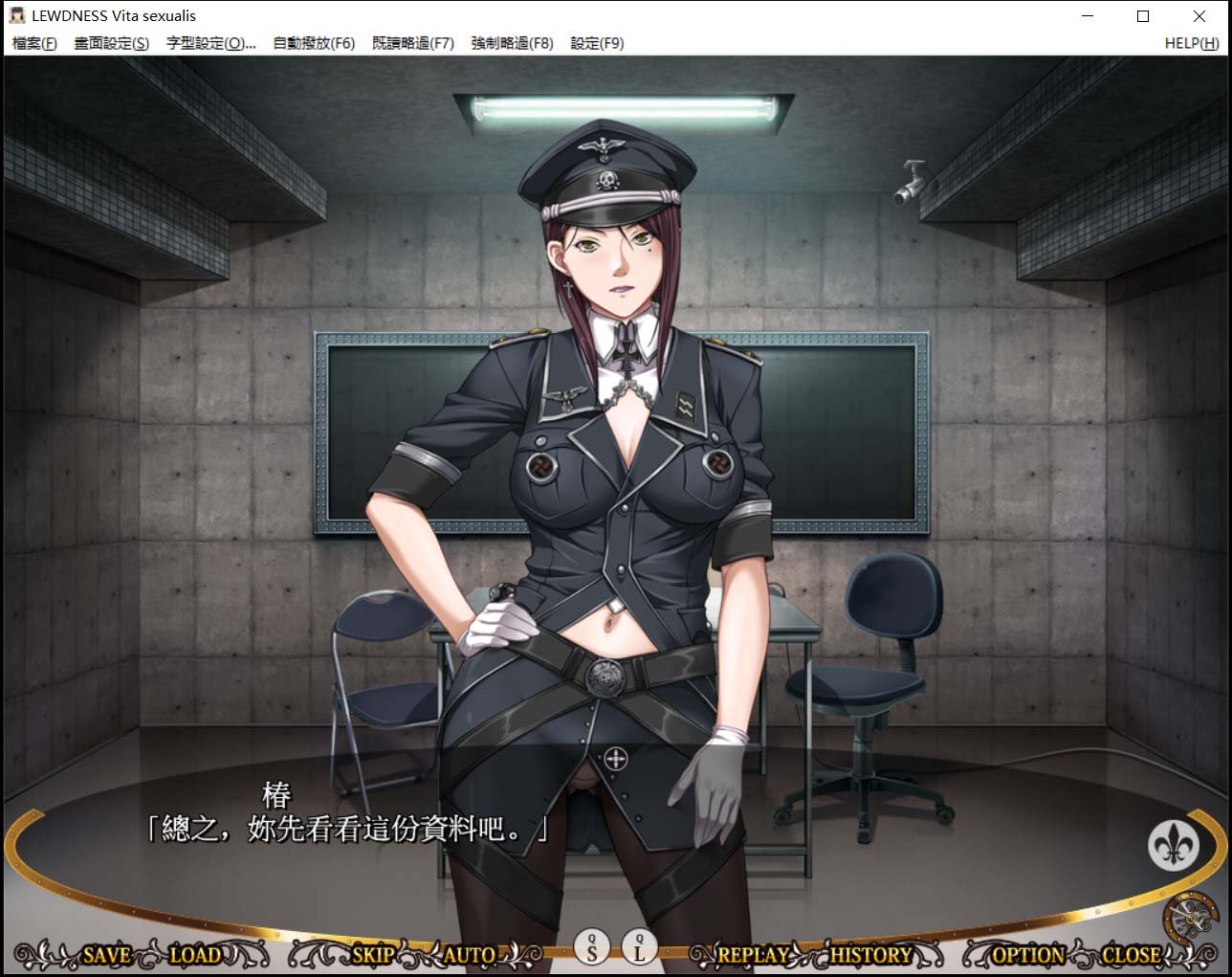This screenshot has width=1232, height=977.
Task: Open the OPTION configuration screen
Action: [x=1027, y=954]
